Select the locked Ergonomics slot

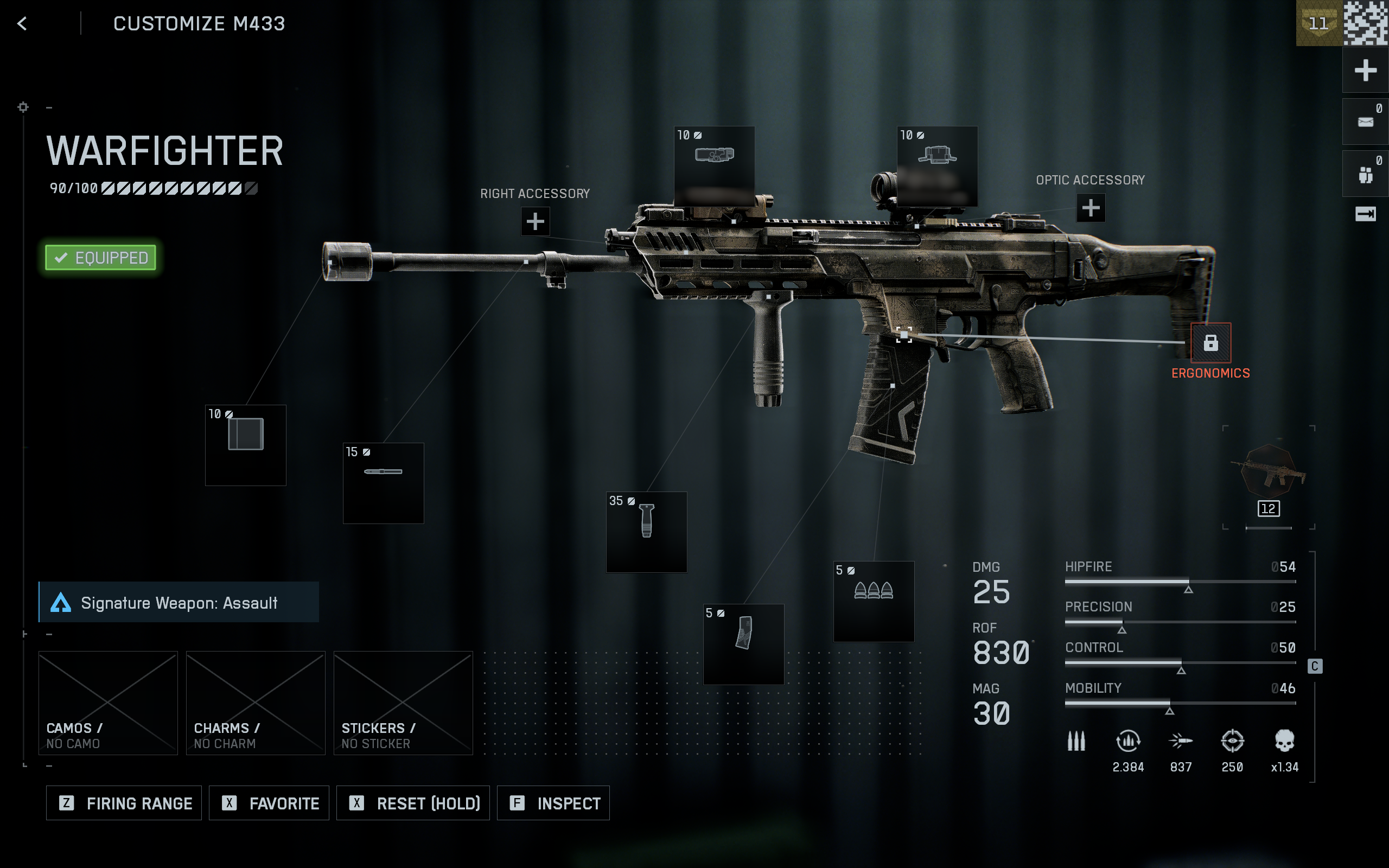point(1210,343)
